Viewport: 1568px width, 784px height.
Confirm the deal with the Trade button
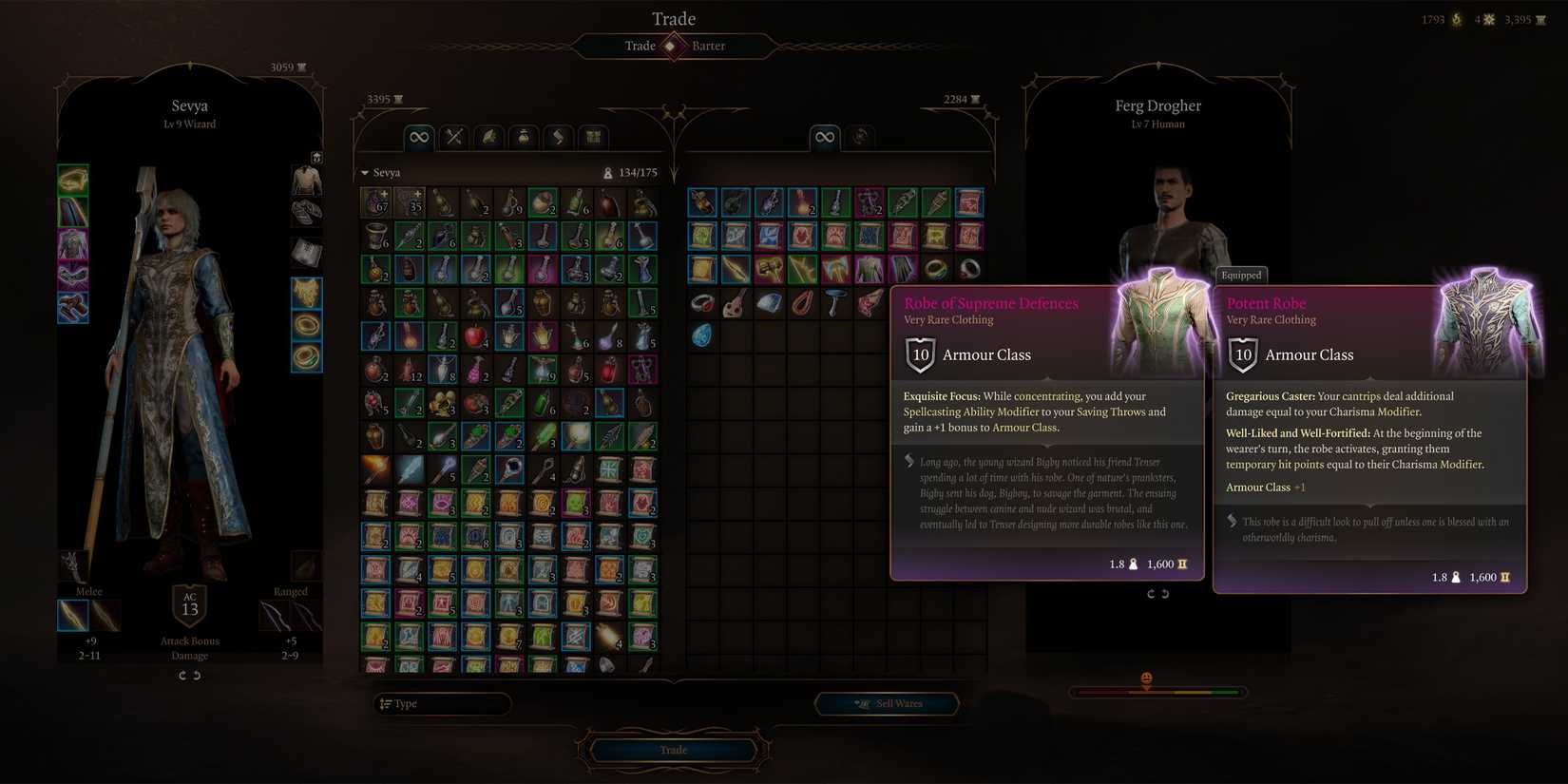click(x=674, y=750)
